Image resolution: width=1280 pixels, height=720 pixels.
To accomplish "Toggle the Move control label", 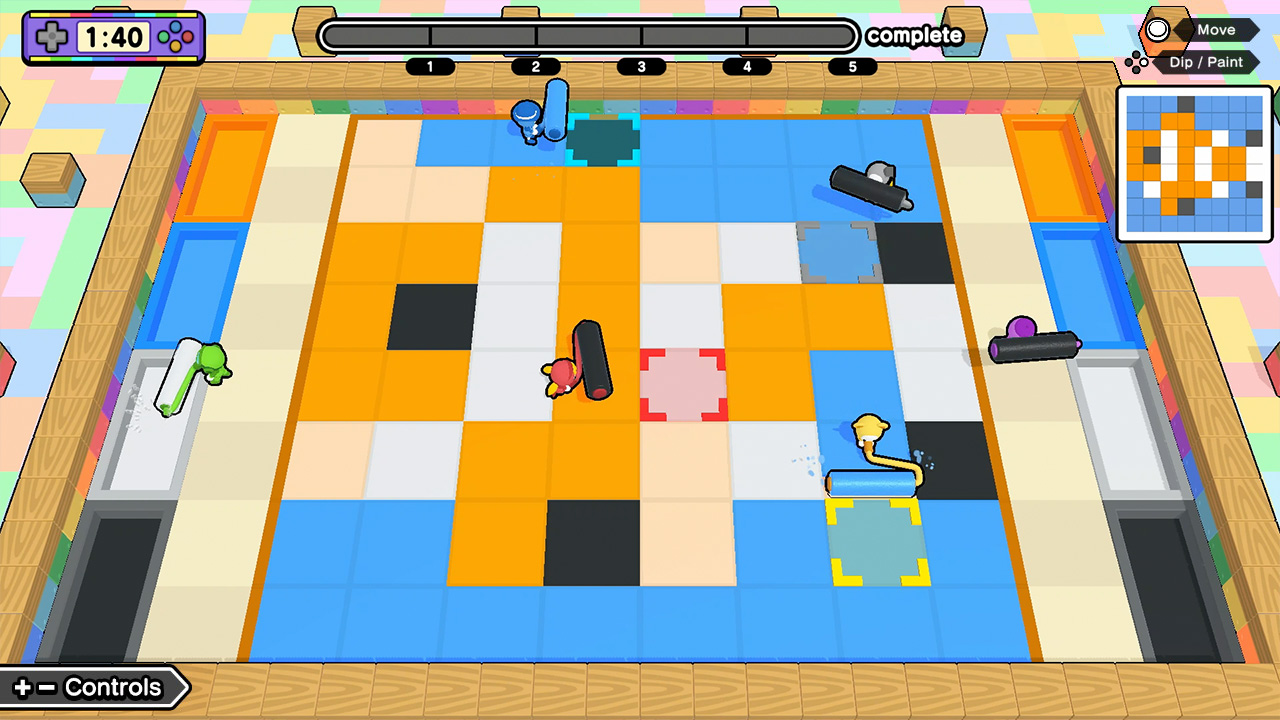I will (x=1215, y=30).
